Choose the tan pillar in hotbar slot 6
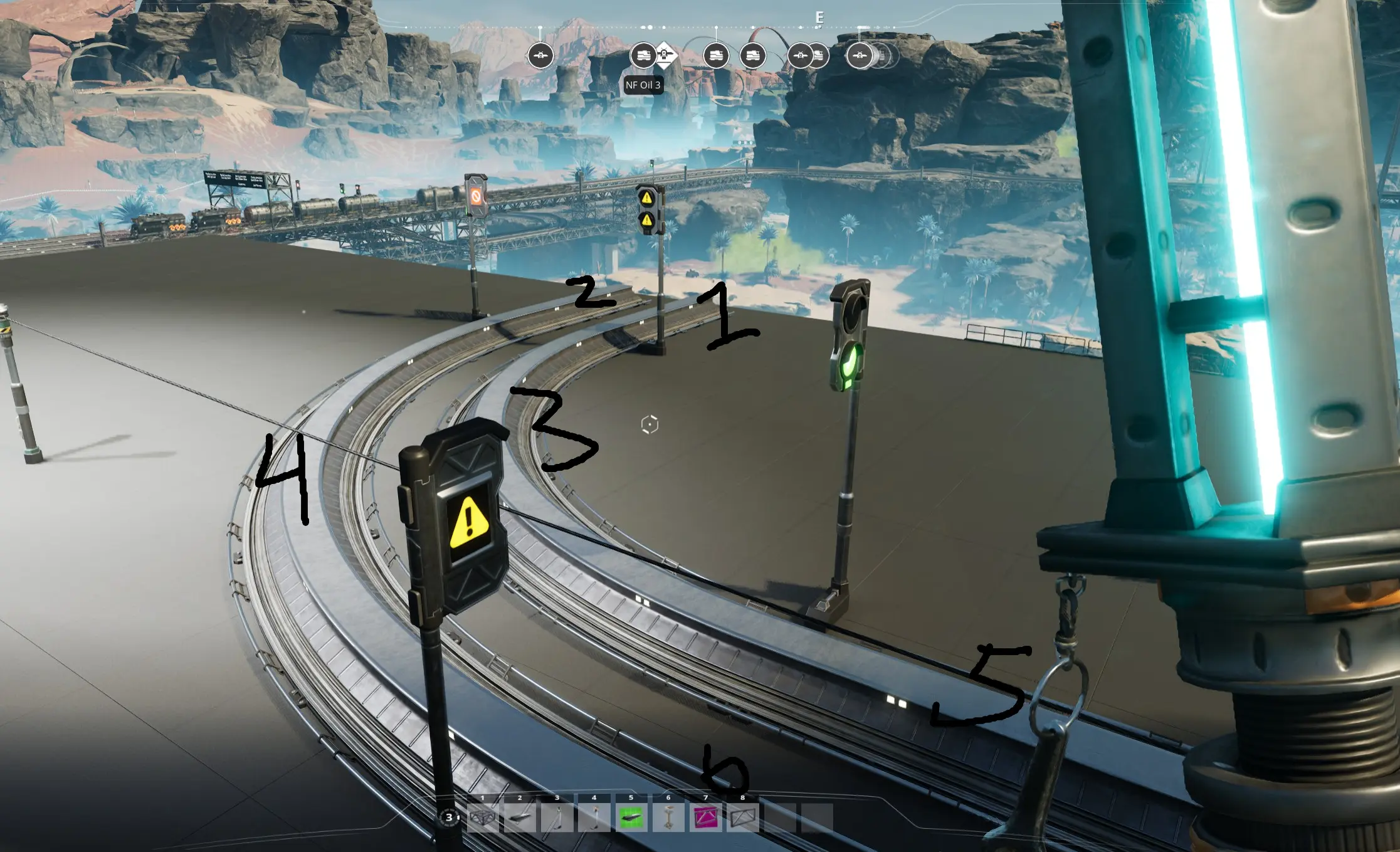The image size is (1400, 852). (x=668, y=818)
